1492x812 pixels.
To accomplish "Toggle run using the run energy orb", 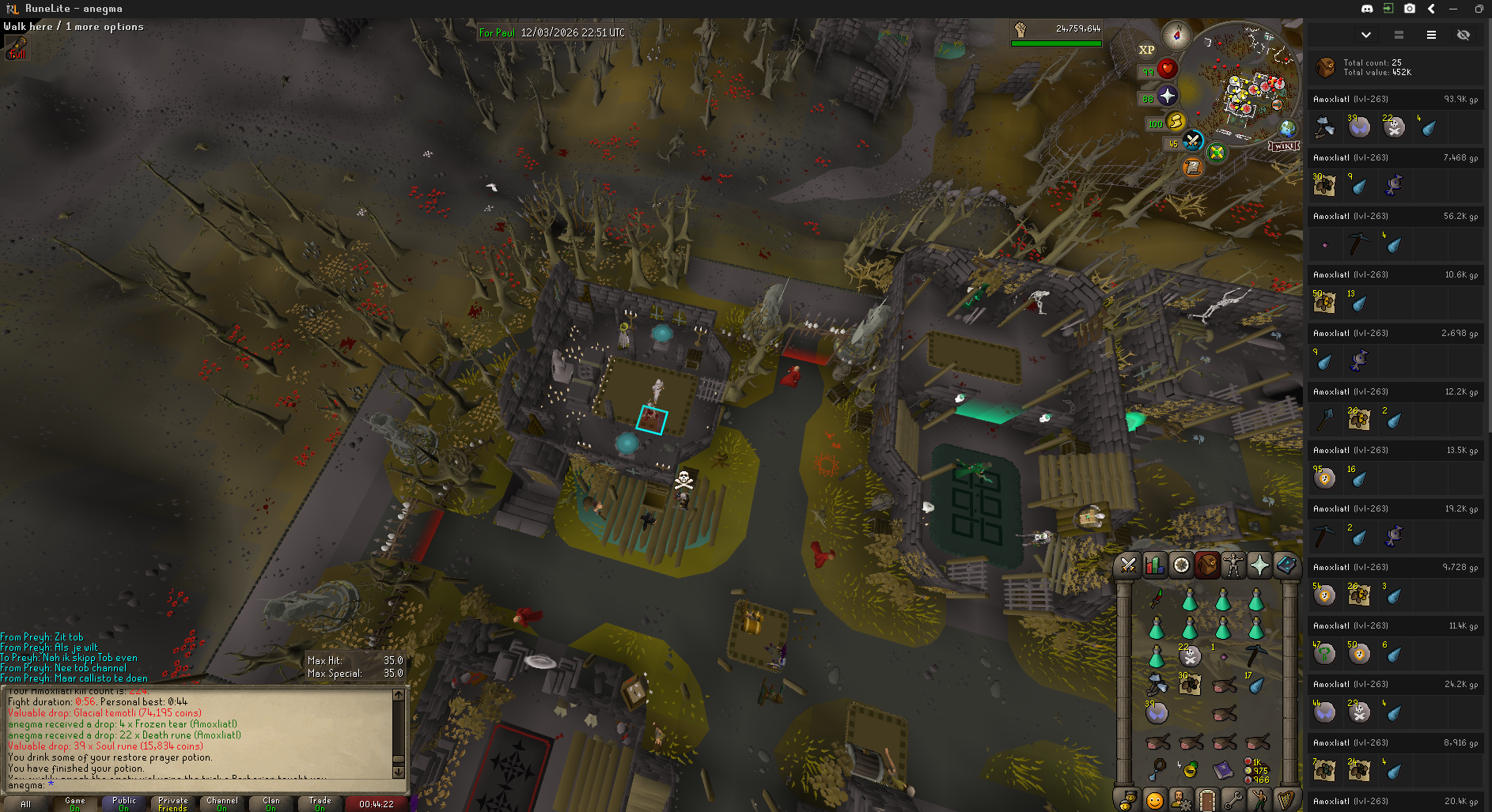I will pos(1176,122).
